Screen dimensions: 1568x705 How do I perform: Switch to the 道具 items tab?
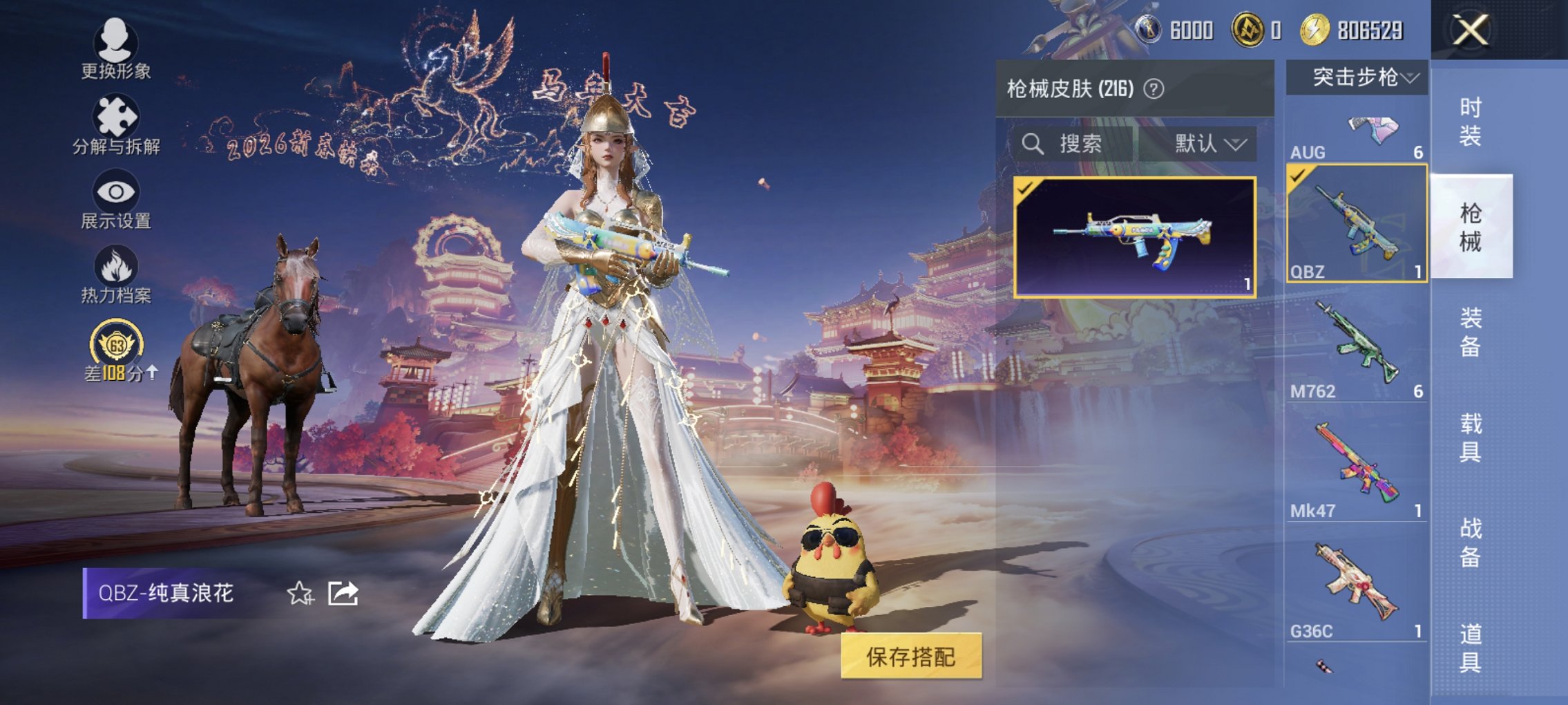click(1471, 646)
